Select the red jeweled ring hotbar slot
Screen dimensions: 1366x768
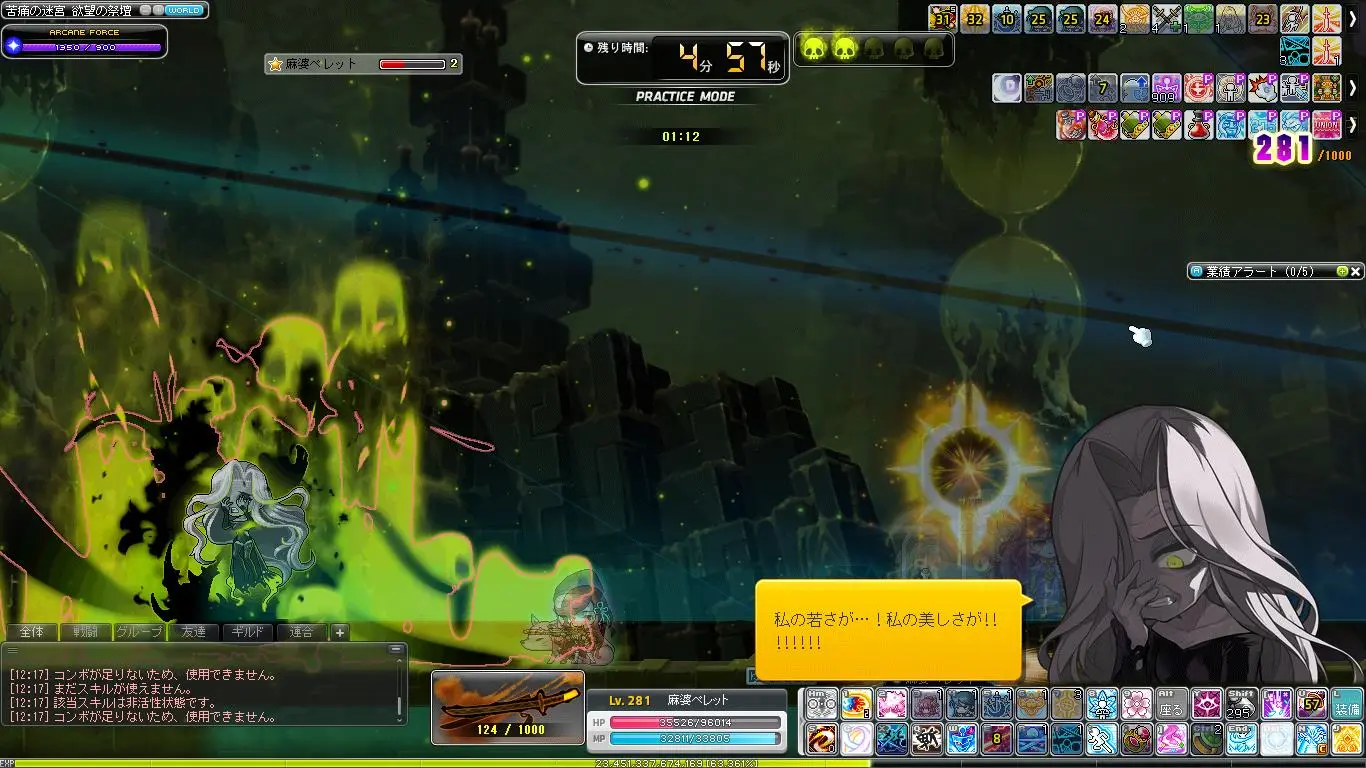tap(1136, 740)
